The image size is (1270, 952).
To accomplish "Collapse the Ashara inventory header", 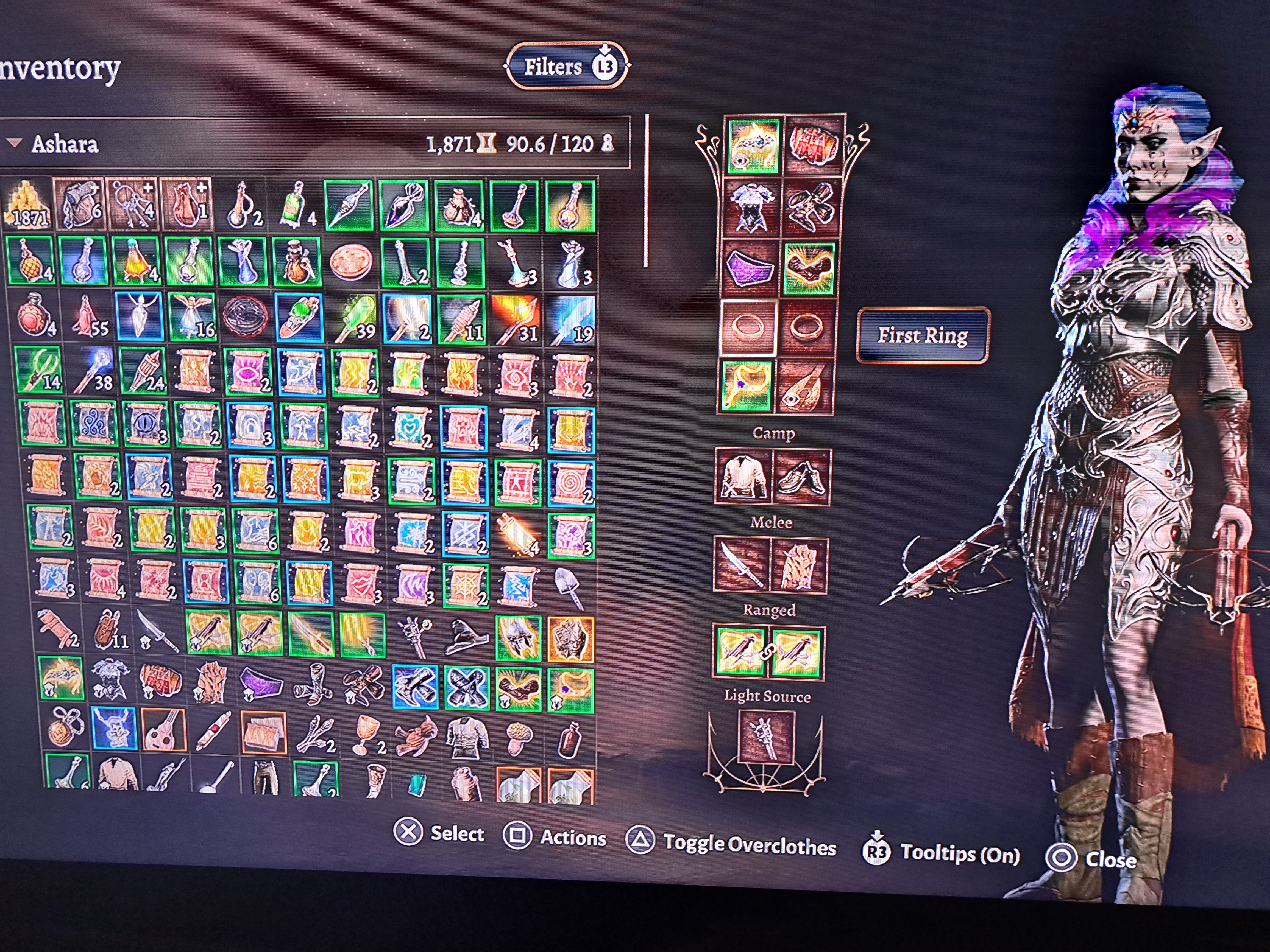I will (15, 143).
